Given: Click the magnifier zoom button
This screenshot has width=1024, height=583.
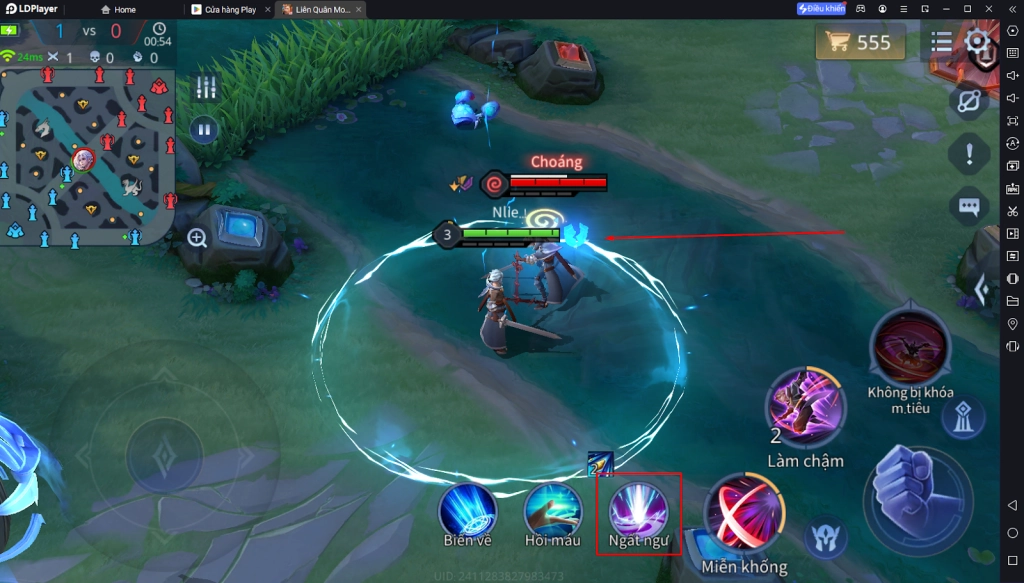Looking at the screenshot, I should (197, 238).
